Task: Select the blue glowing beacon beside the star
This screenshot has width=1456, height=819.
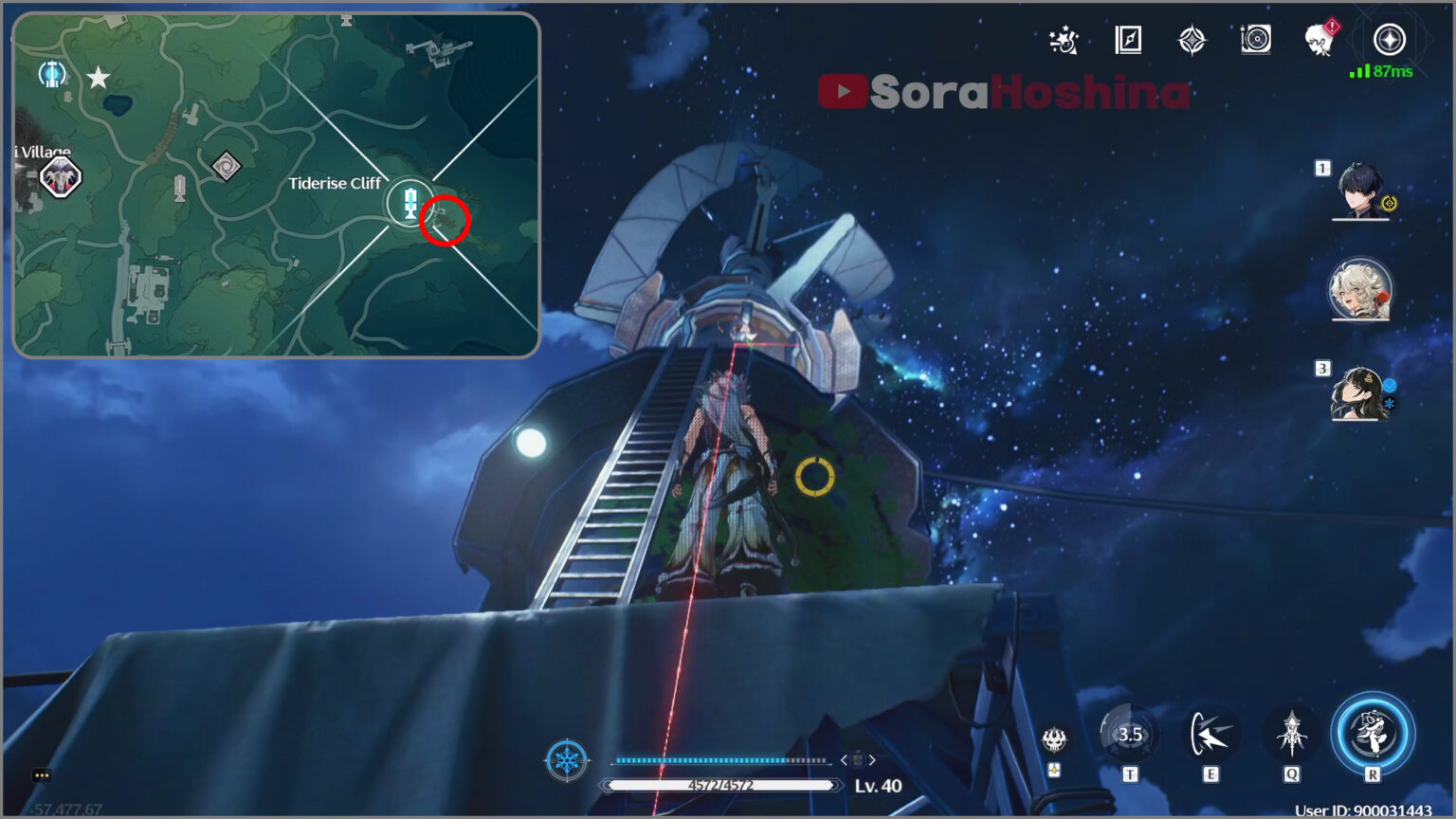Action: [x=52, y=73]
